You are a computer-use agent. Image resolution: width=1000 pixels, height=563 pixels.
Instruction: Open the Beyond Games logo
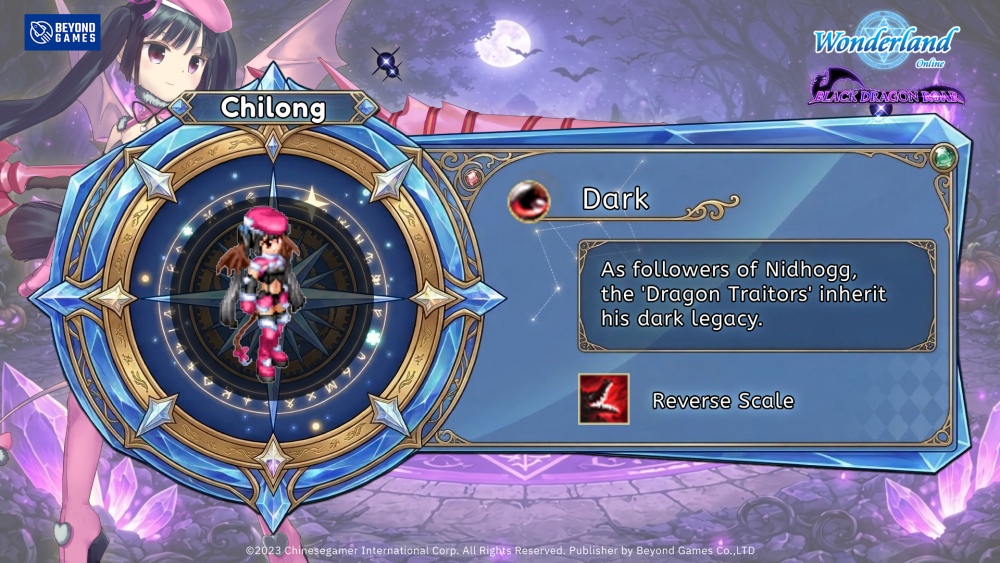pos(62,32)
